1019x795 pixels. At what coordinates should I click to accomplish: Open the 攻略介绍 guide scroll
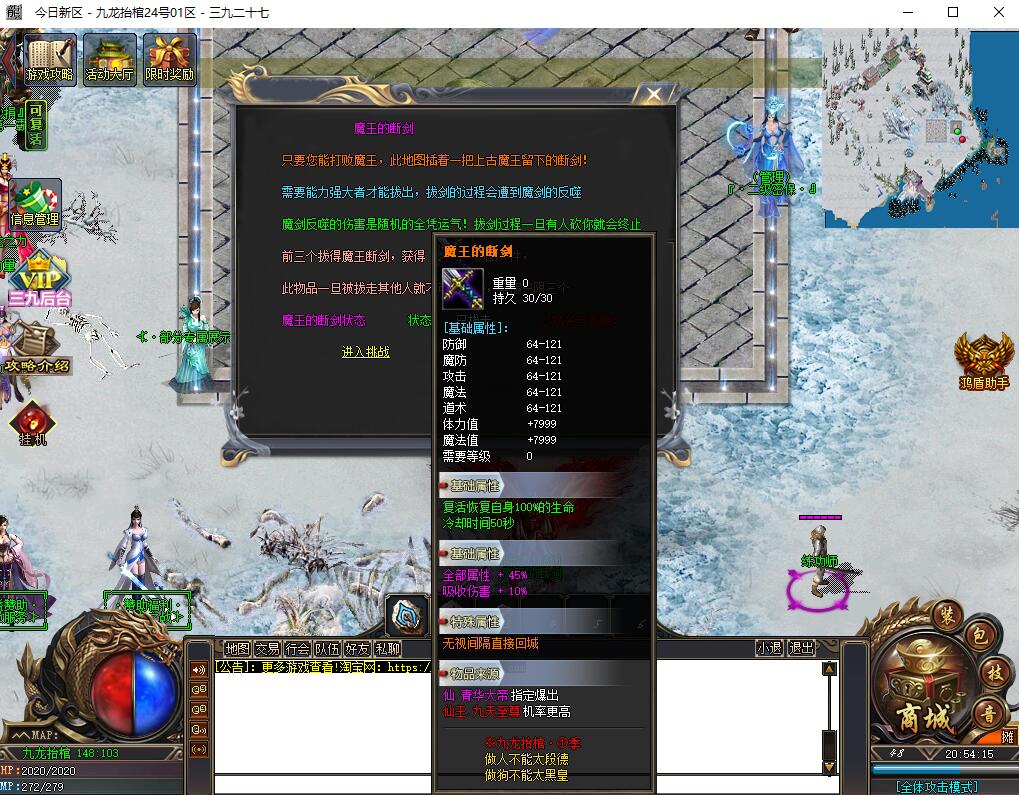coord(36,348)
